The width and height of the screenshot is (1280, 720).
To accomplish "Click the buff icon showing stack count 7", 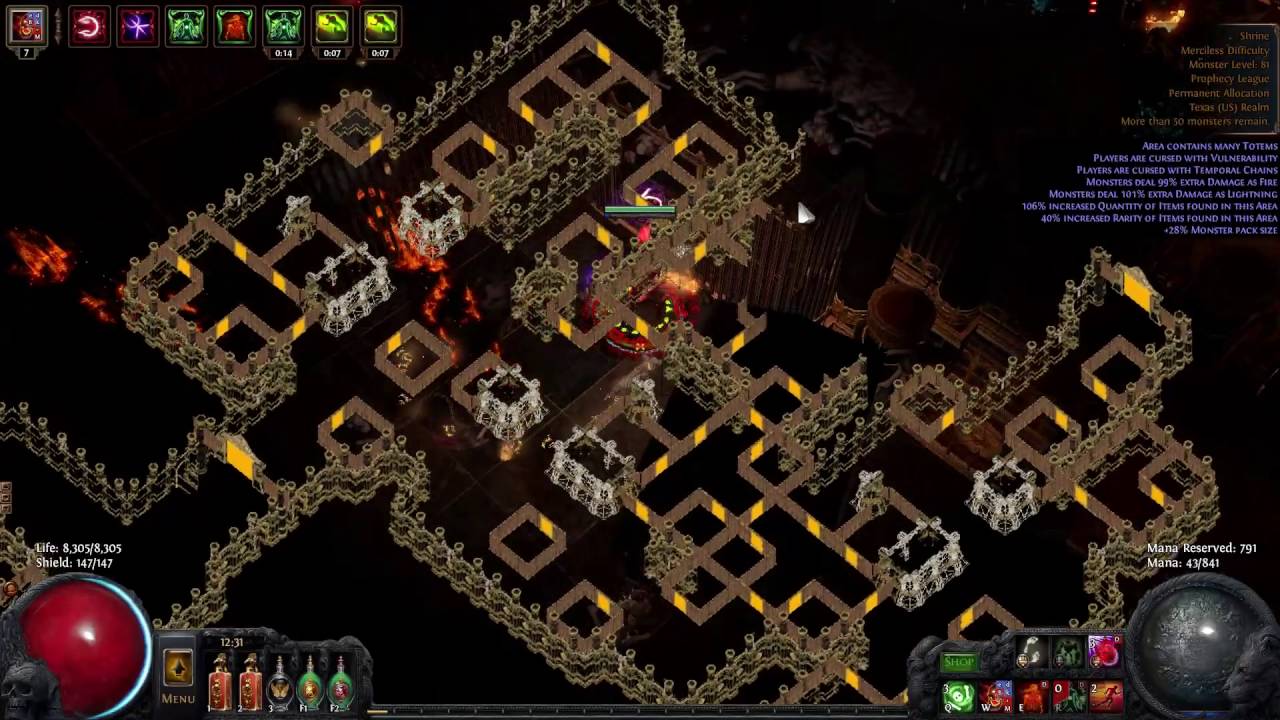I will 27,27.
